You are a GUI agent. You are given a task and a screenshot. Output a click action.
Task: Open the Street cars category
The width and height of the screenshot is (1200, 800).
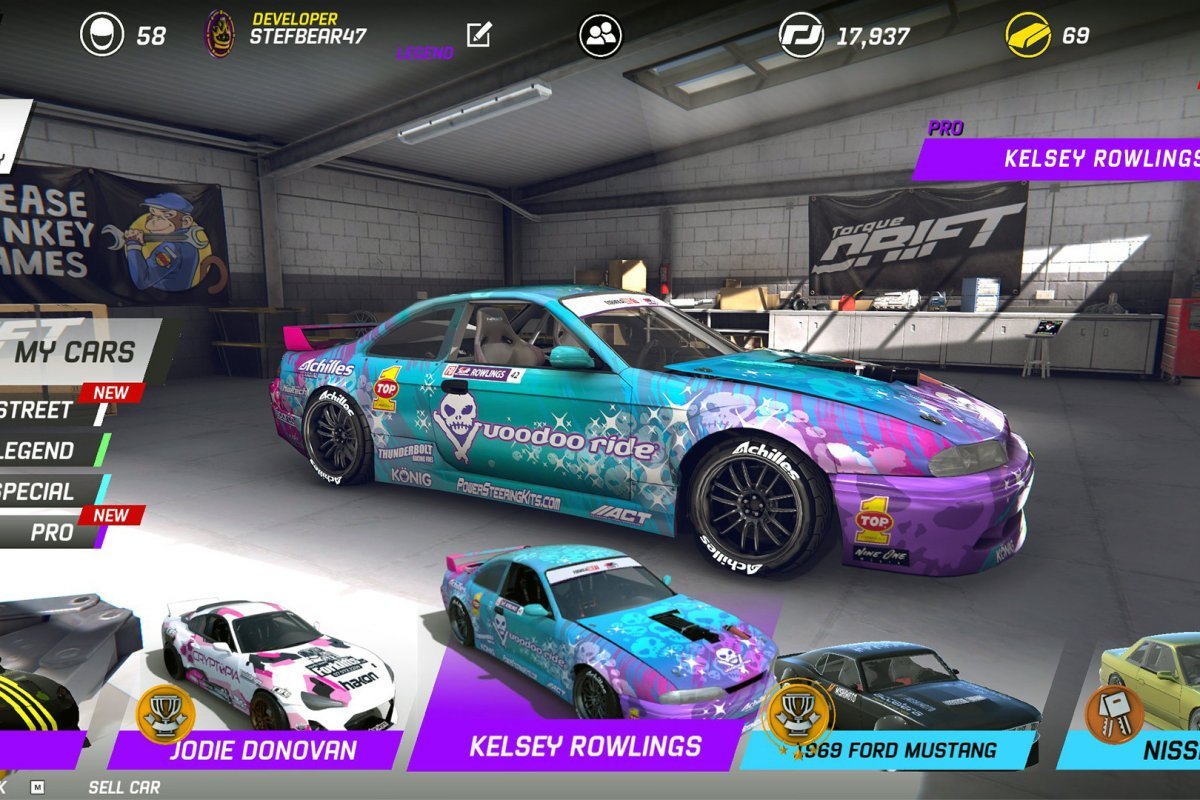(x=40, y=409)
